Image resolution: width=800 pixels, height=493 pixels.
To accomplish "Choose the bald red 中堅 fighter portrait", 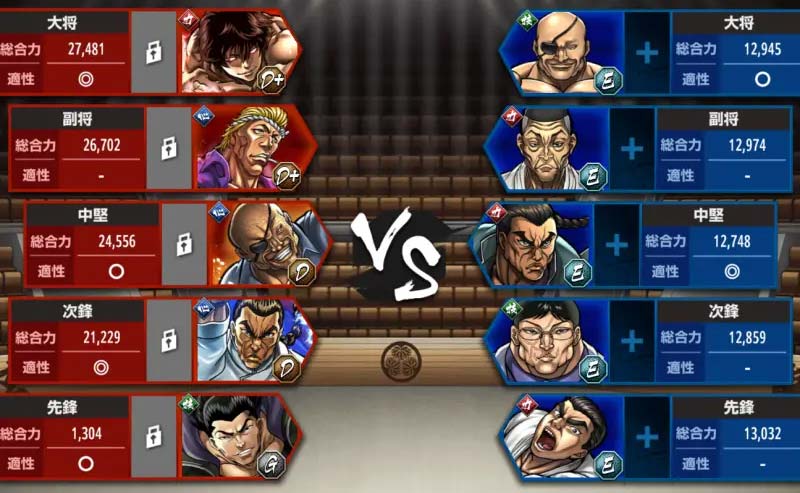I will 268,245.
